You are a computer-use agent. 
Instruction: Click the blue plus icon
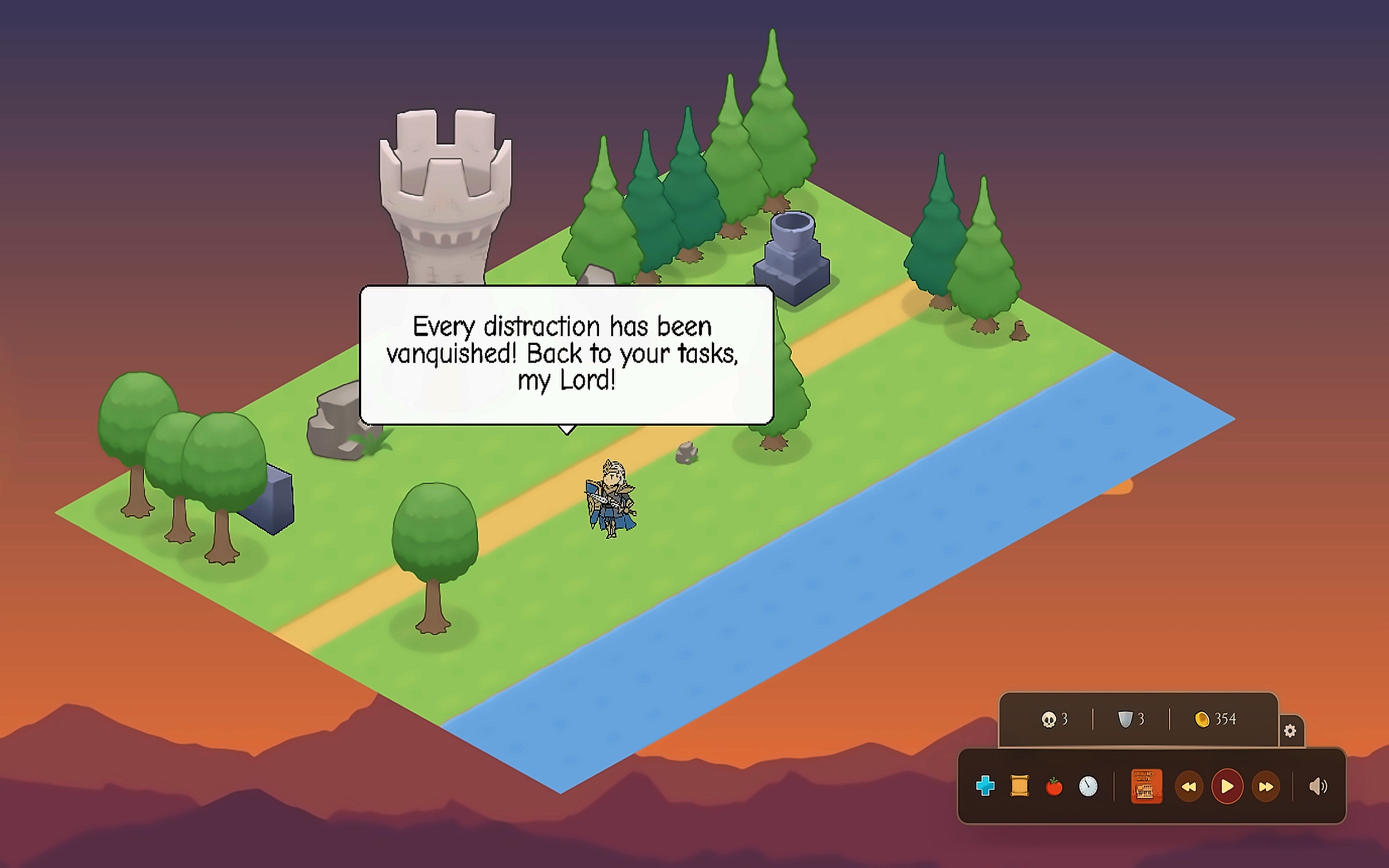click(985, 786)
